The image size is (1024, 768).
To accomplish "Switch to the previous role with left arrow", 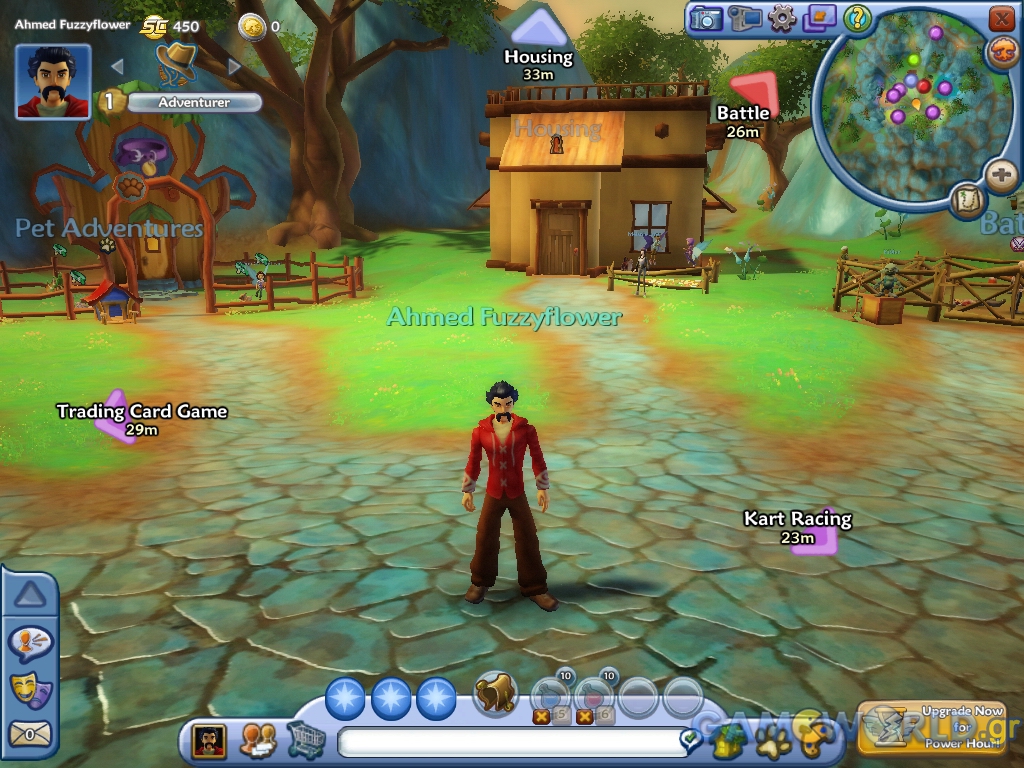I will coord(117,67).
